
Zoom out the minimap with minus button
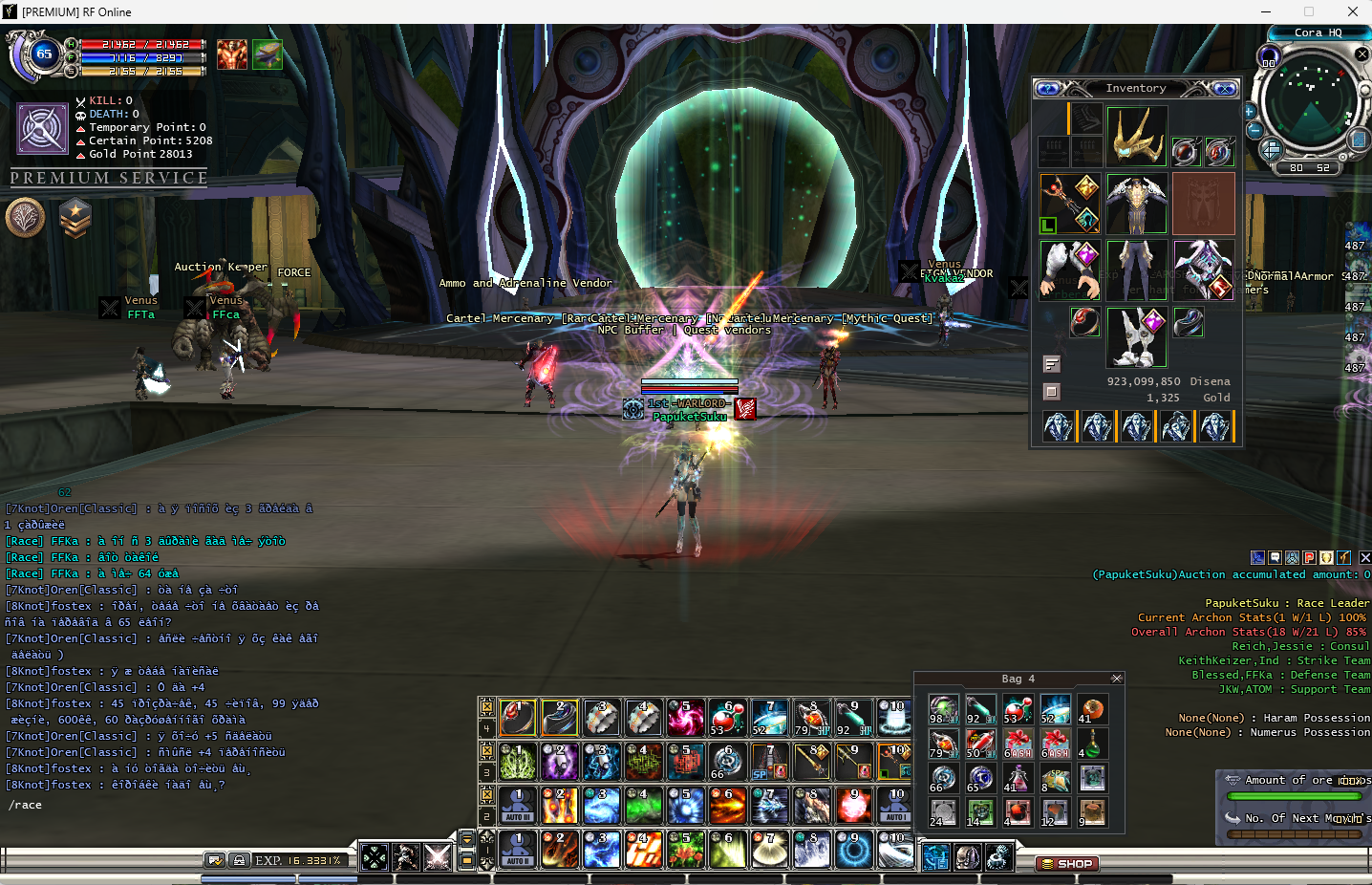coord(1255,131)
